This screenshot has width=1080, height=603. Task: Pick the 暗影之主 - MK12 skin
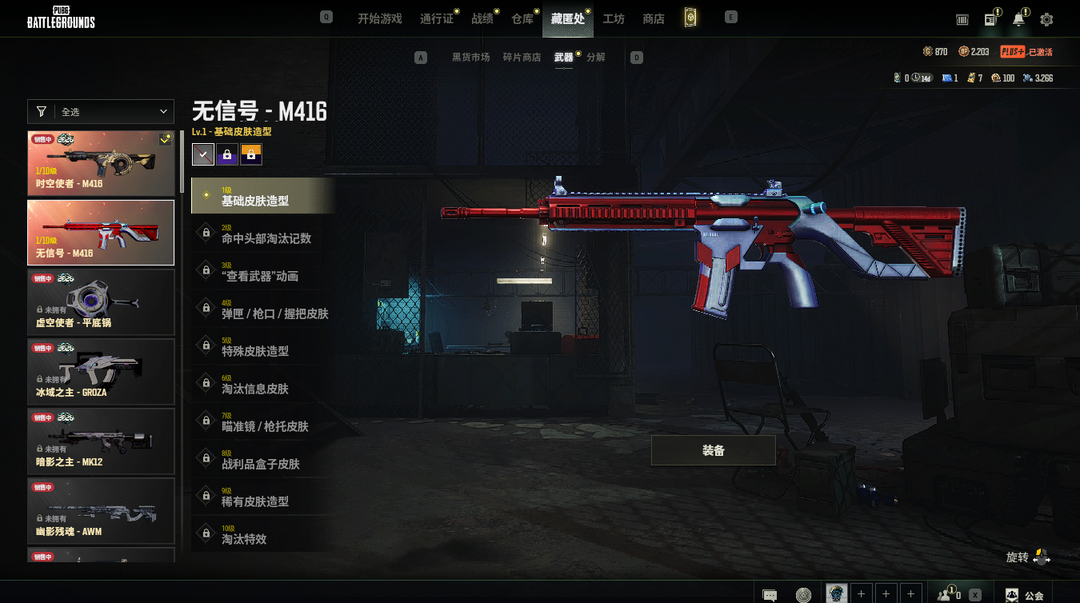click(101, 441)
